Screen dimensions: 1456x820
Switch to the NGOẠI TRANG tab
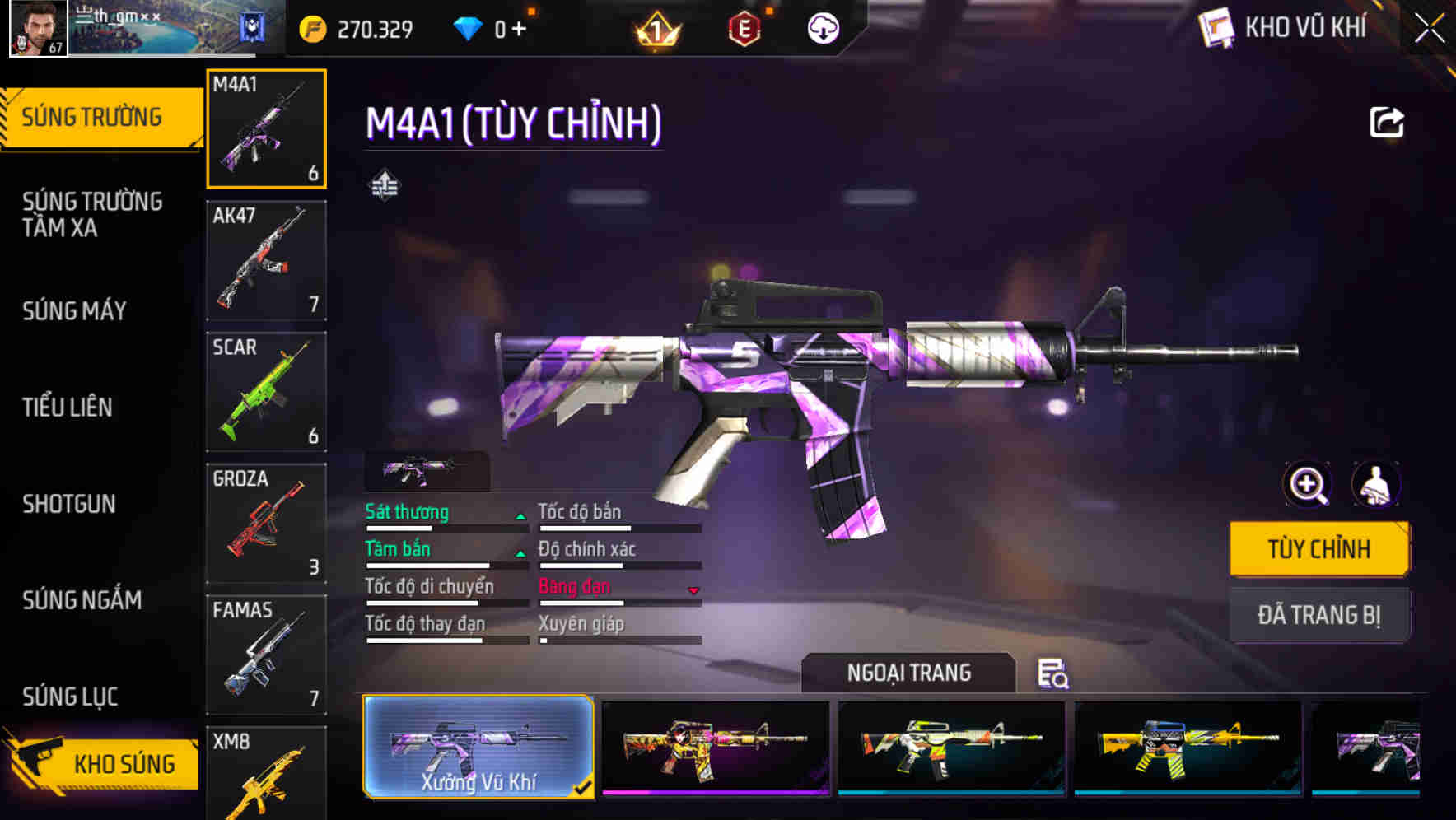pos(908,673)
